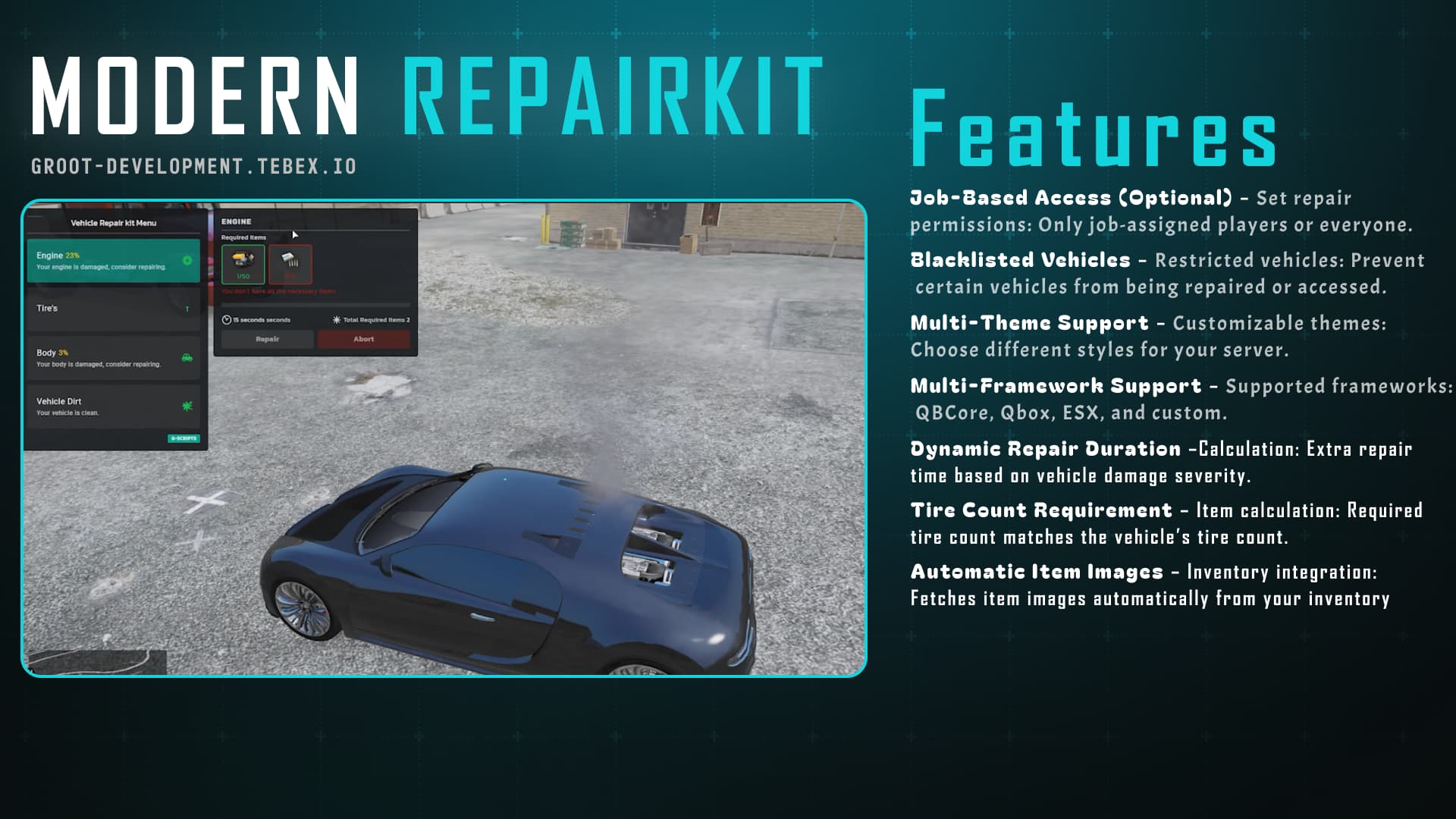Click the sun icon beside Total Required Items
Image resolution: width=1456 pixels, height=819 pixels.
(335, 318)
